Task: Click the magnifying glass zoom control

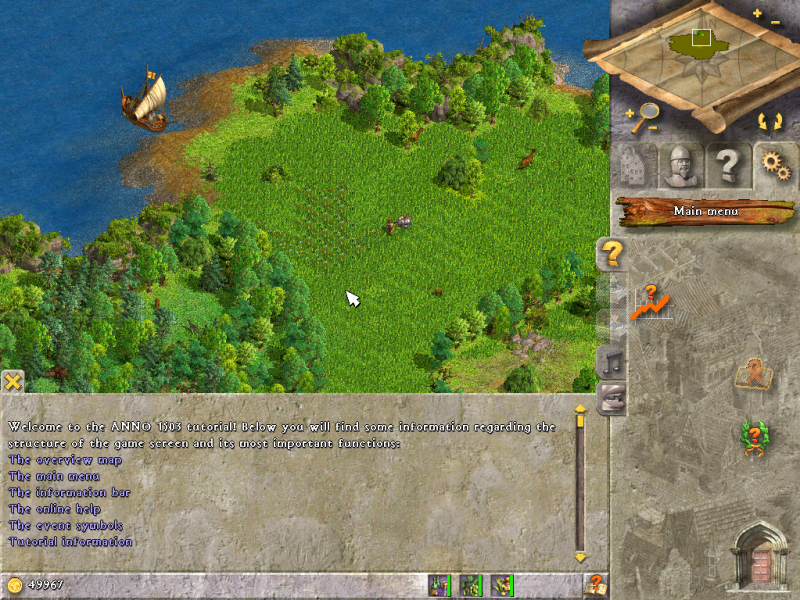Action: (x=645, y=117)
